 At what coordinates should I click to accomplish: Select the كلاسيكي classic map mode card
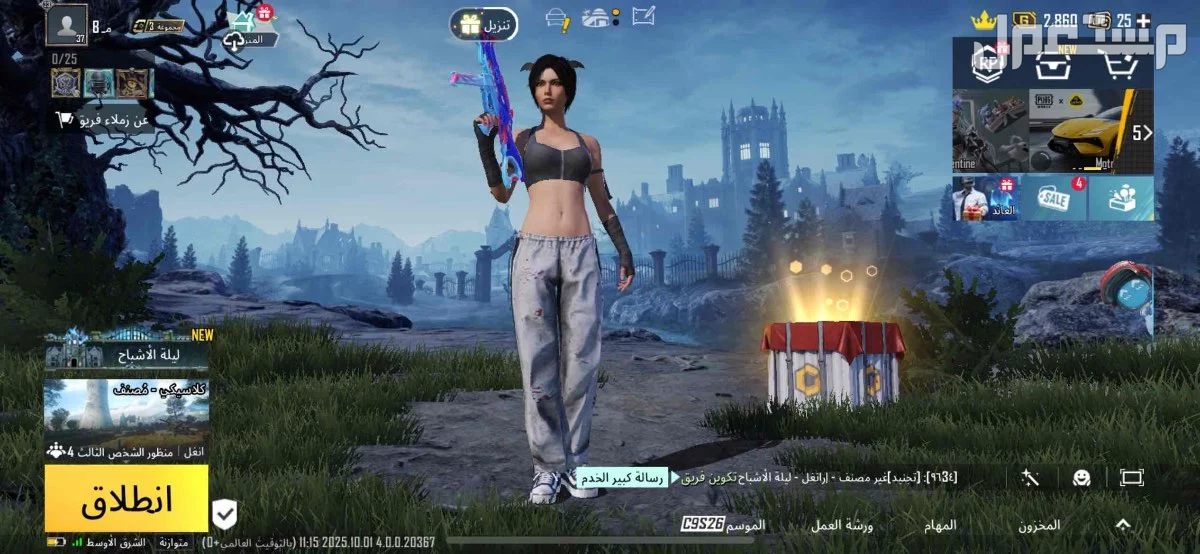(126, 410)
